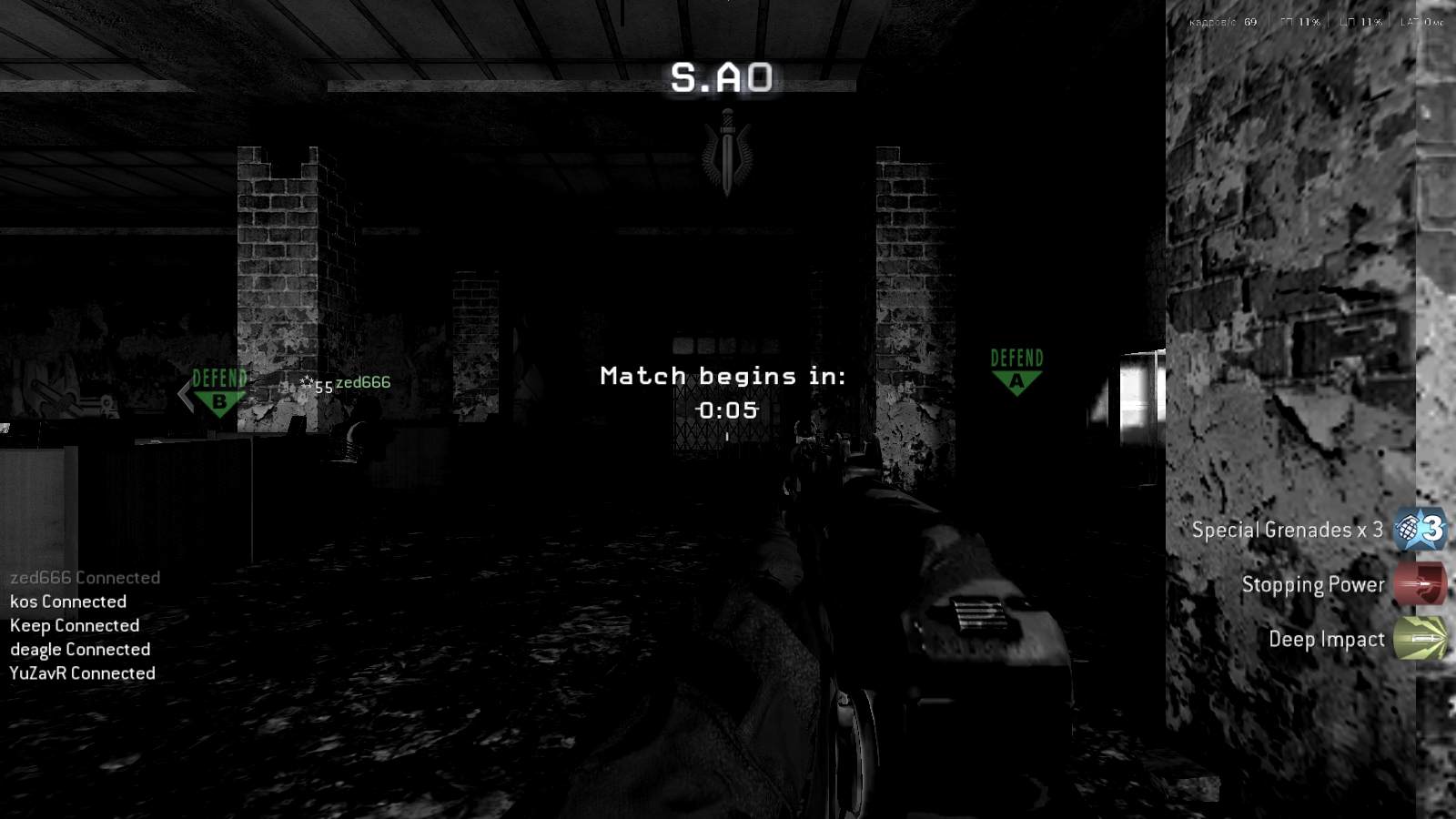Select zed666's rank 55 insignia

click(x=313, y=386)
